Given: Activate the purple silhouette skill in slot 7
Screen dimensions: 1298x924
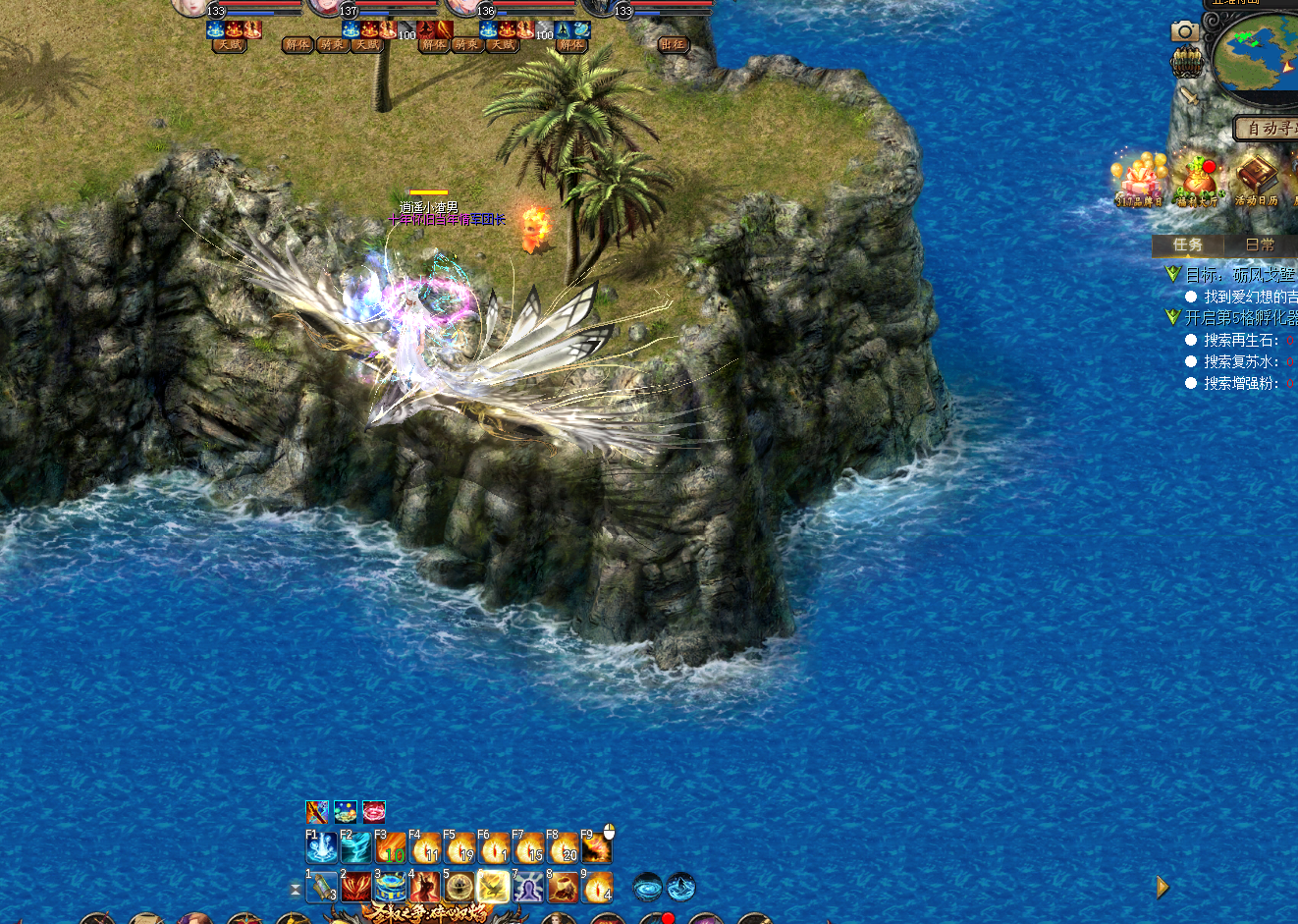Looking at the screenshot, I should pos(528,887).
